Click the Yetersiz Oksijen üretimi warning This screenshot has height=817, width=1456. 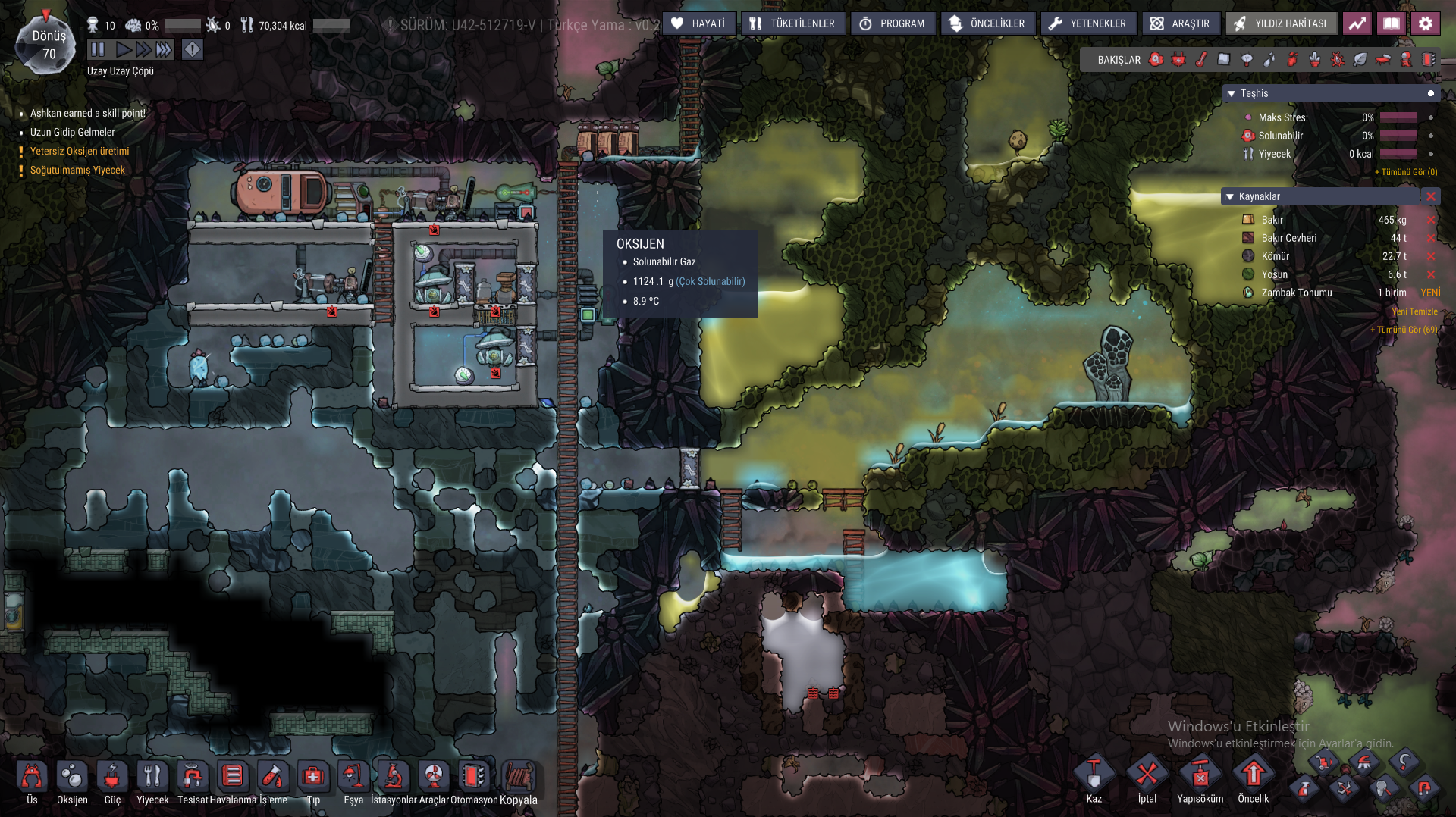pos(80,151)
